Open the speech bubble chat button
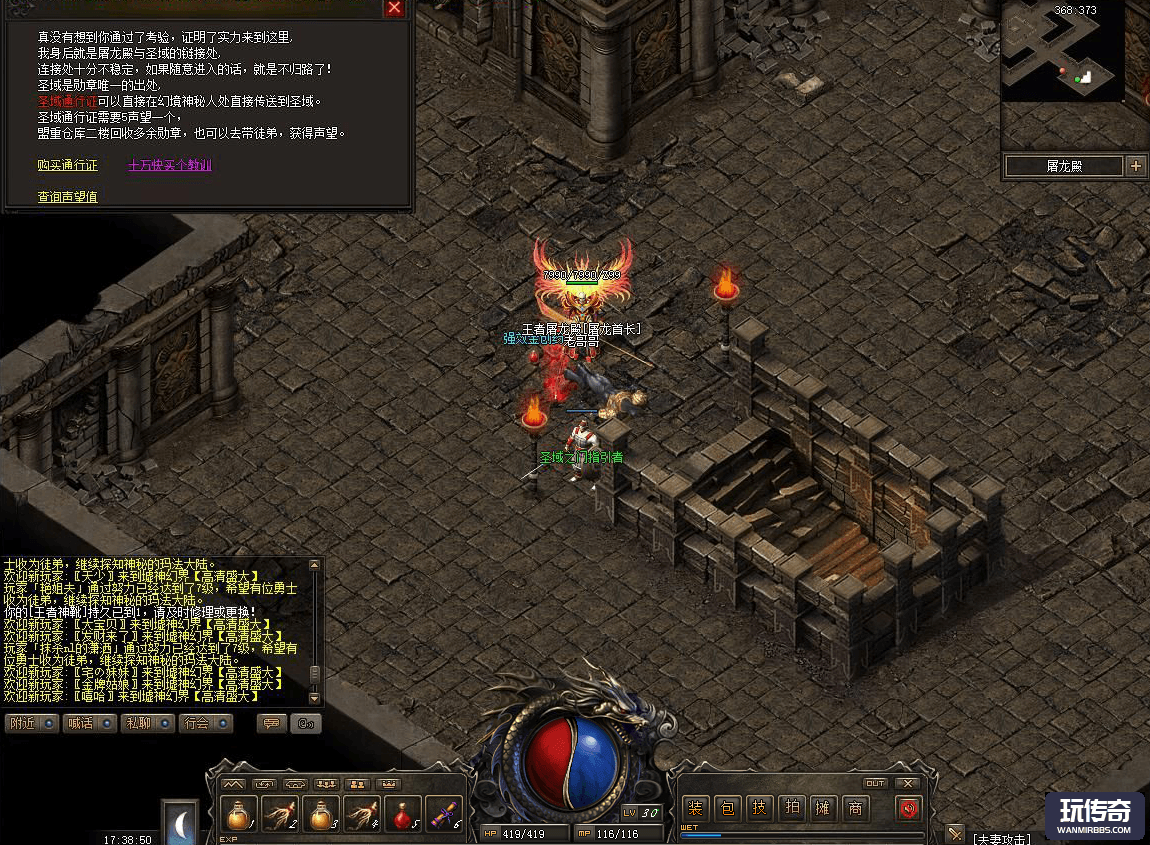1150x845 pixels. (271, 723)
